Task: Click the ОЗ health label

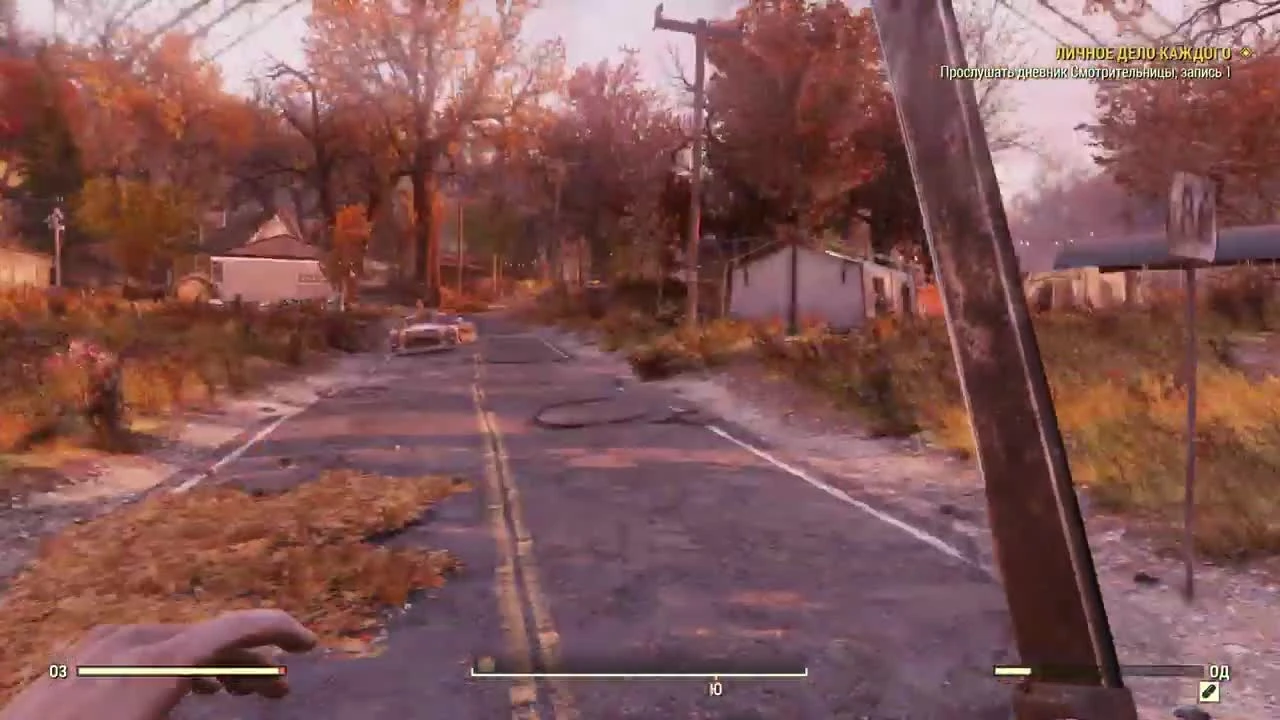Action: (59, 672)
